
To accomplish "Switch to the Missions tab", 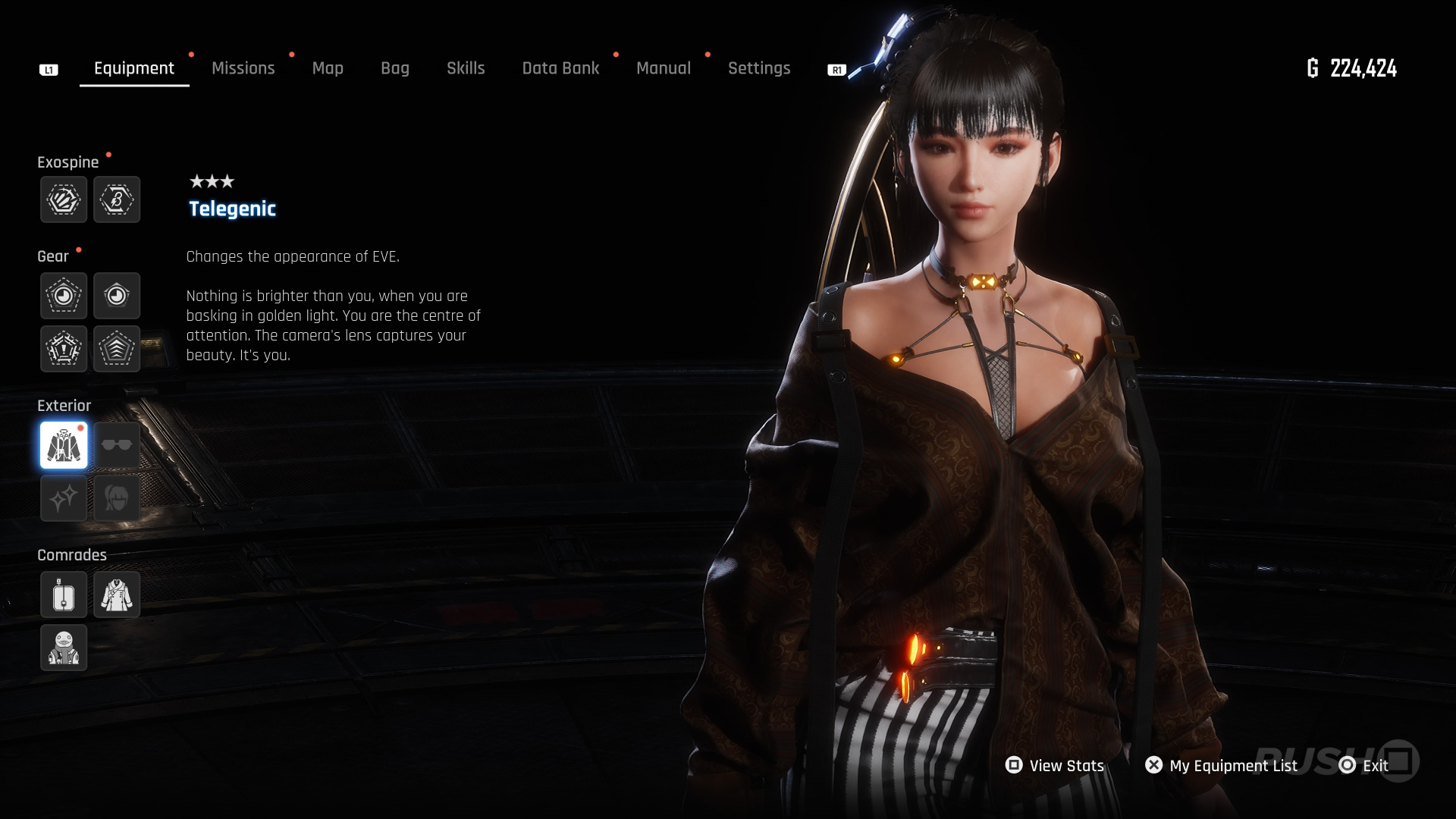I will click(x=243, y=68).
